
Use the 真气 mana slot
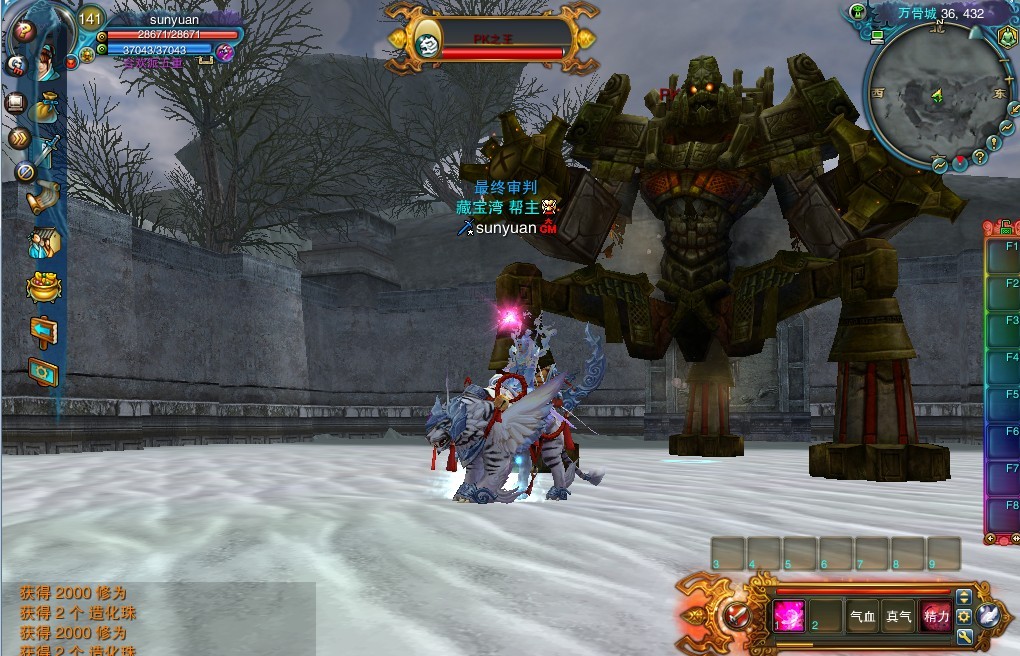click(898, 616)
